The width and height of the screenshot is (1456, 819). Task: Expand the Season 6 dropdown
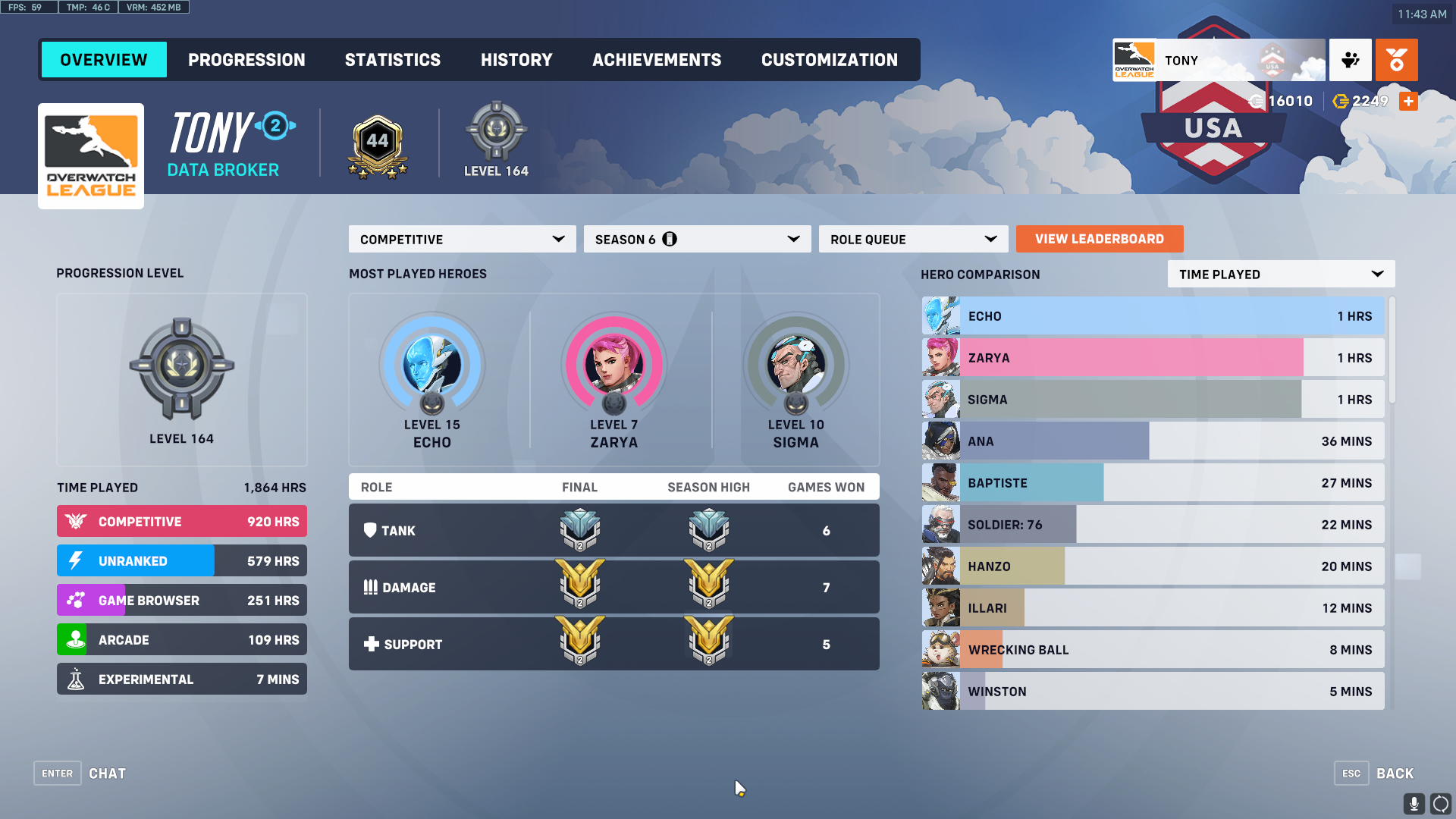(x=696, y=239)
